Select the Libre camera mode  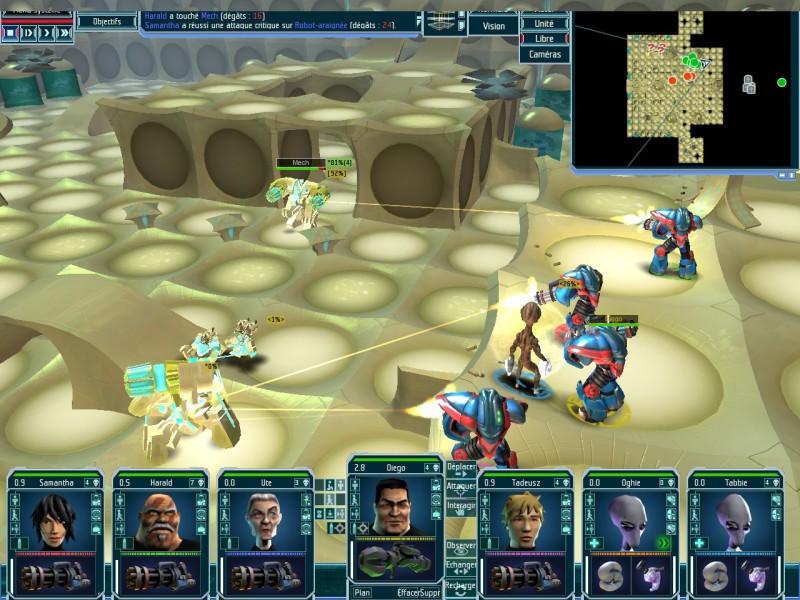click(544, 38)
